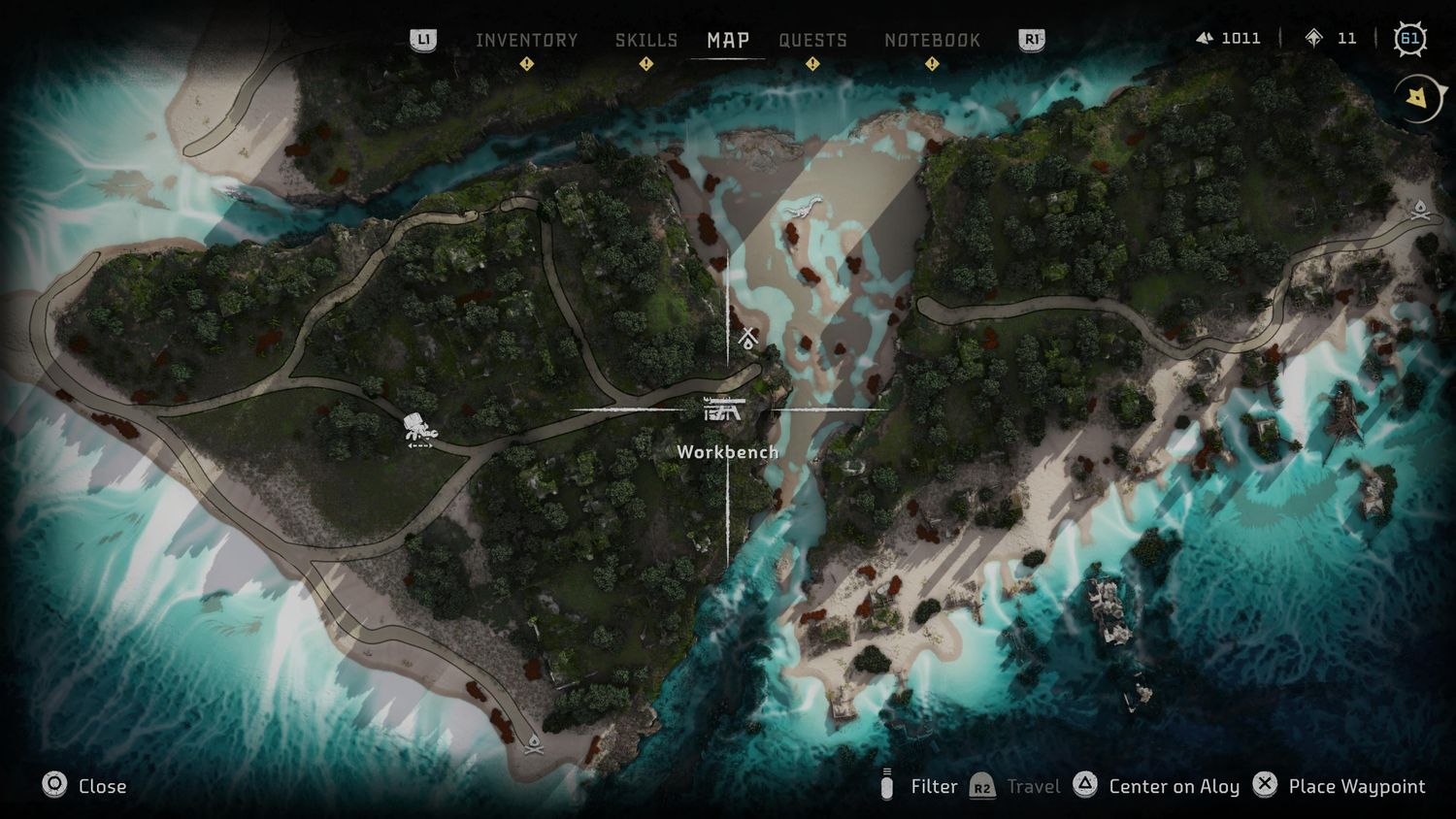The image size is (1456, 819).
Task: Open the Skills tab
Action: pos(646,40)
